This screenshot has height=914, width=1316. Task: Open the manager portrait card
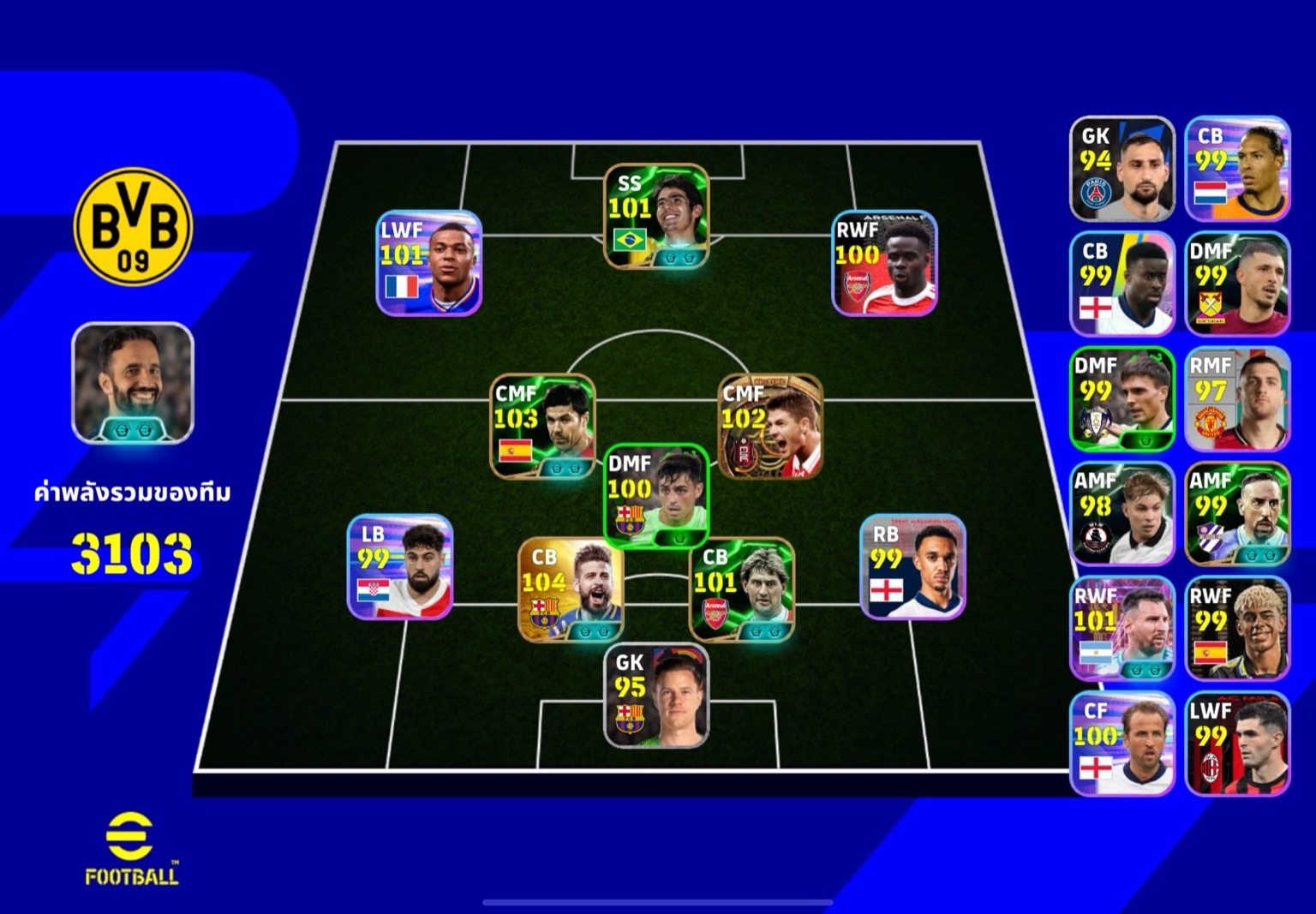(x=133, y=383)
